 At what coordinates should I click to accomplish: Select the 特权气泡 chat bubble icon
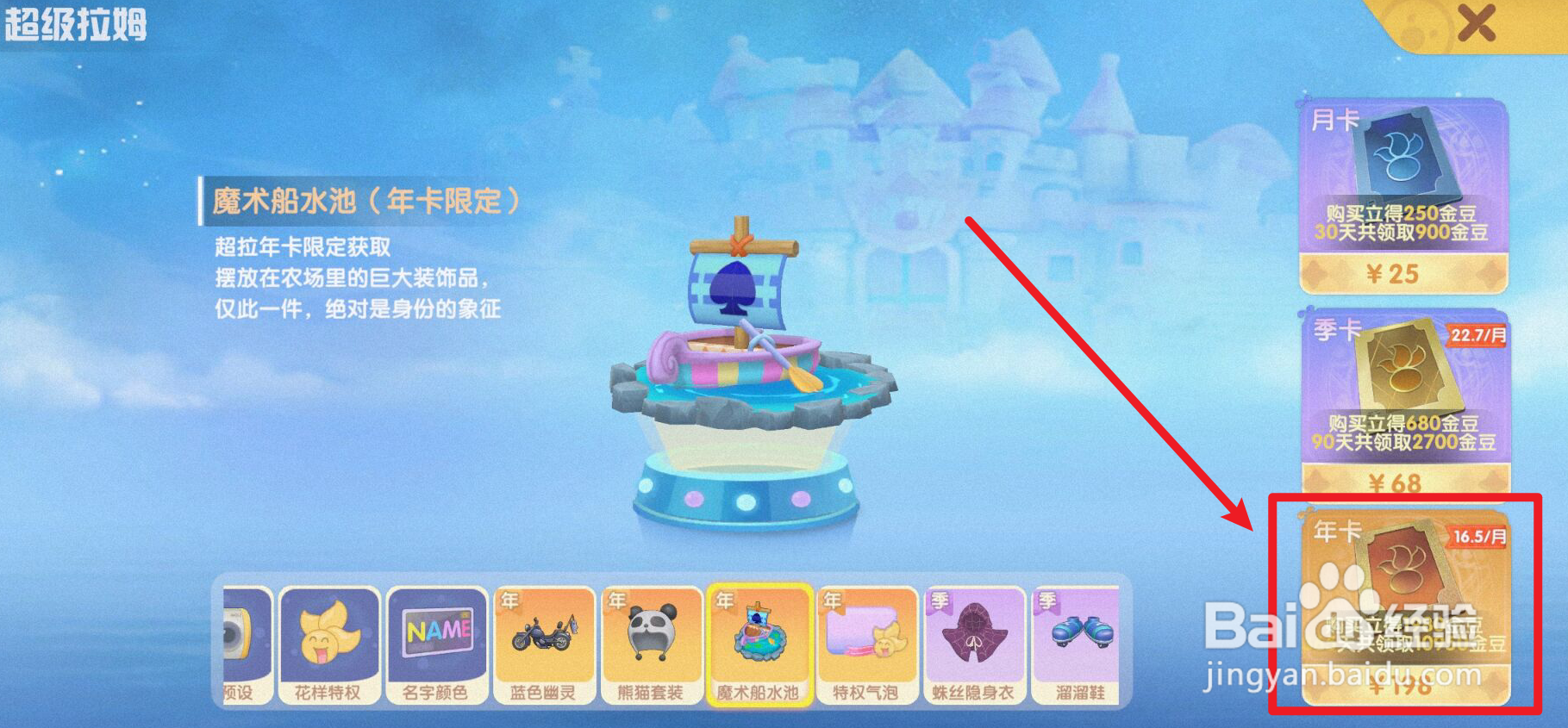pos(867,636)
